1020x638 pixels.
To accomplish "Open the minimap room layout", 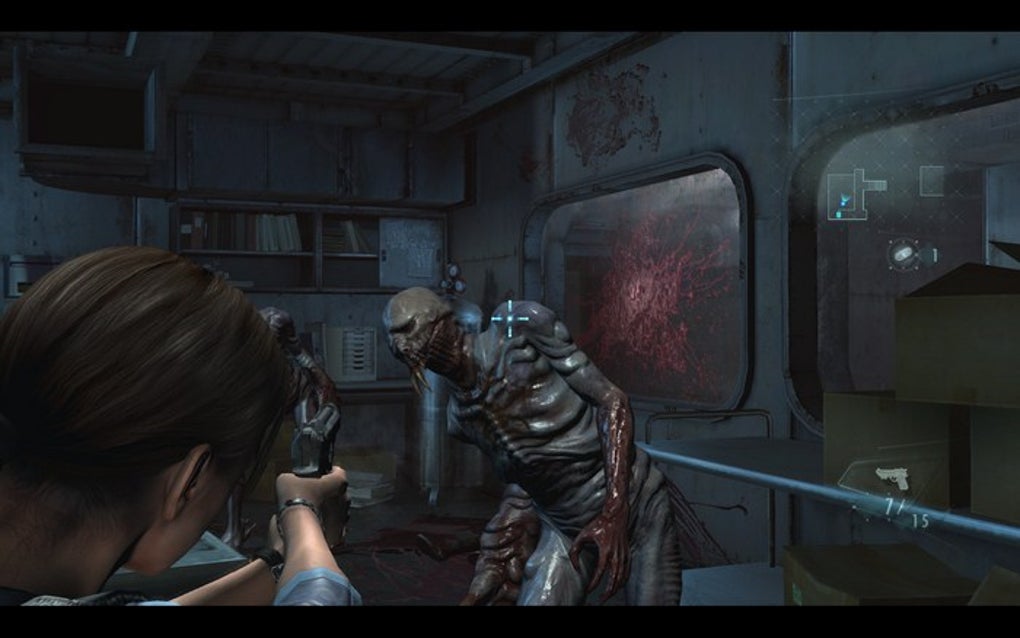I will [856, 194].
